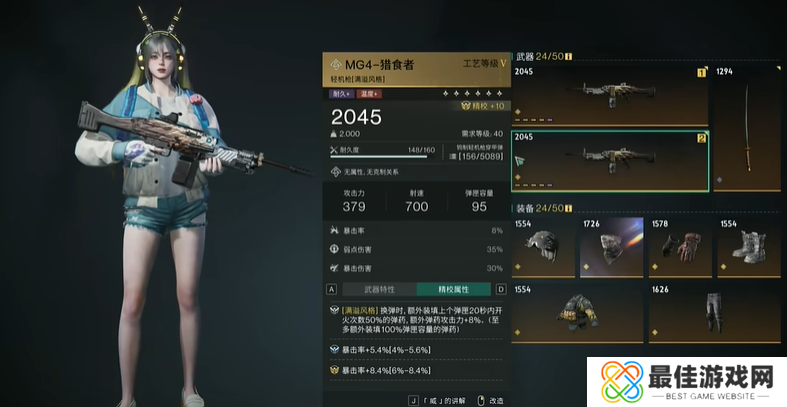Select the body armor vest slot
This screenshot has width=787, height=407.
(x=577, y=312)
